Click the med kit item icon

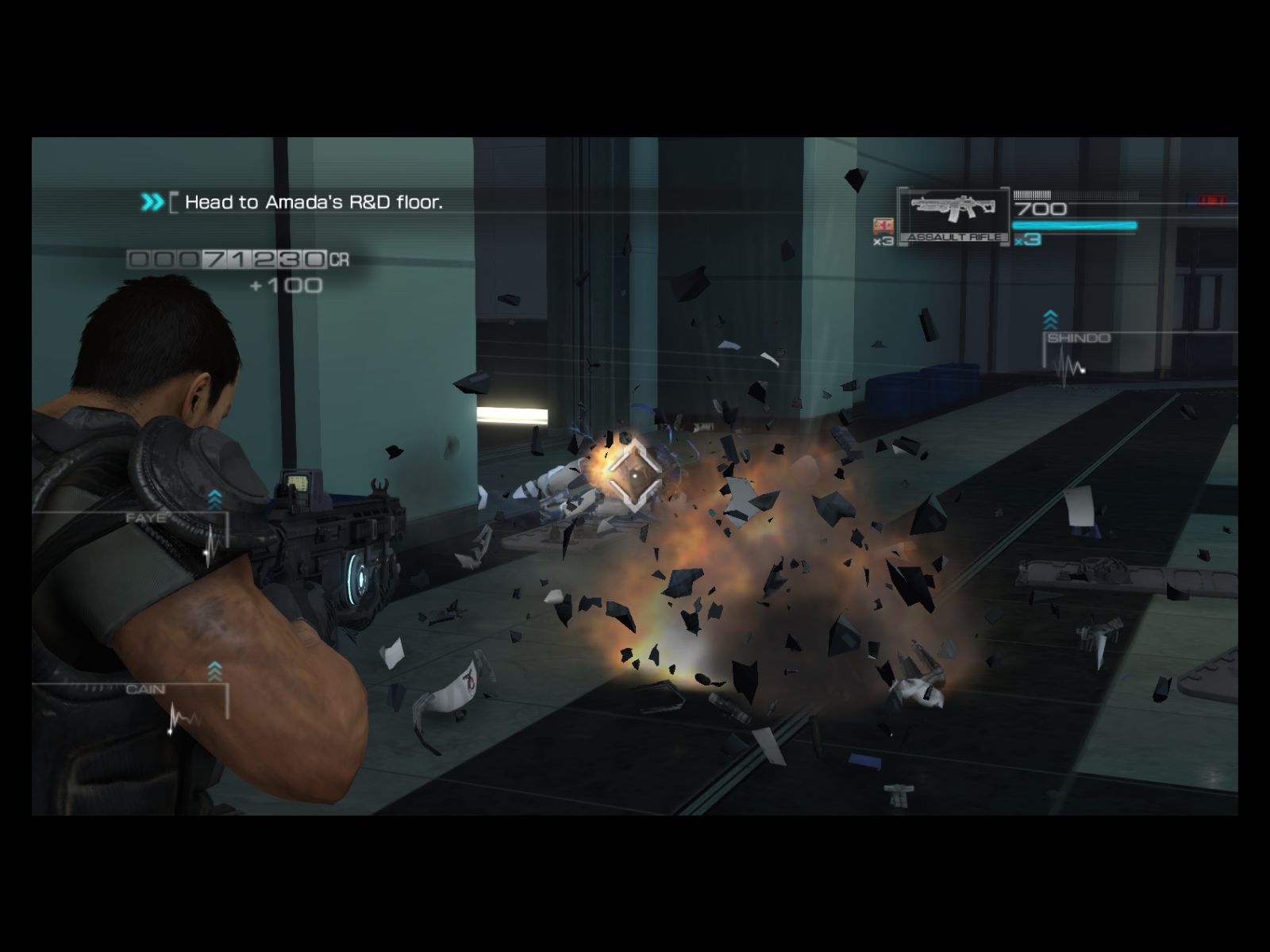point(883,225)
